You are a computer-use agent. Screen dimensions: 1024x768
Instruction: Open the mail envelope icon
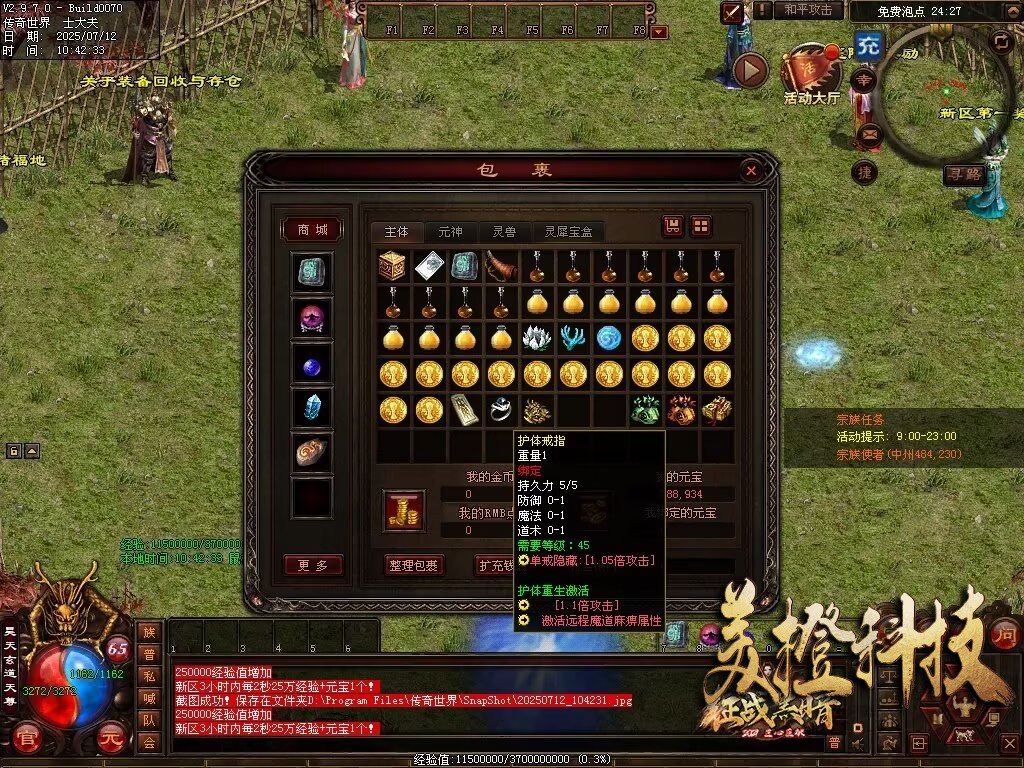tap(866, 133)
